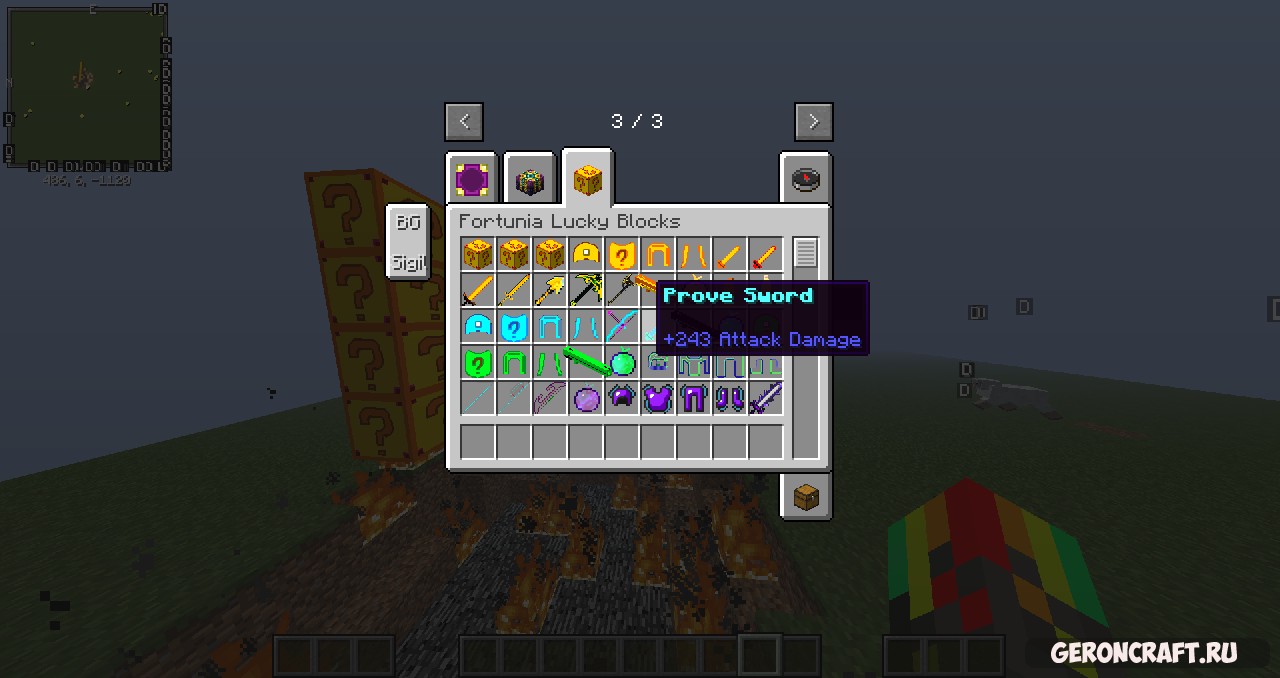Grab the green apple item
Viewport: 1280px width, 678px height.
[x=622, y=363]
